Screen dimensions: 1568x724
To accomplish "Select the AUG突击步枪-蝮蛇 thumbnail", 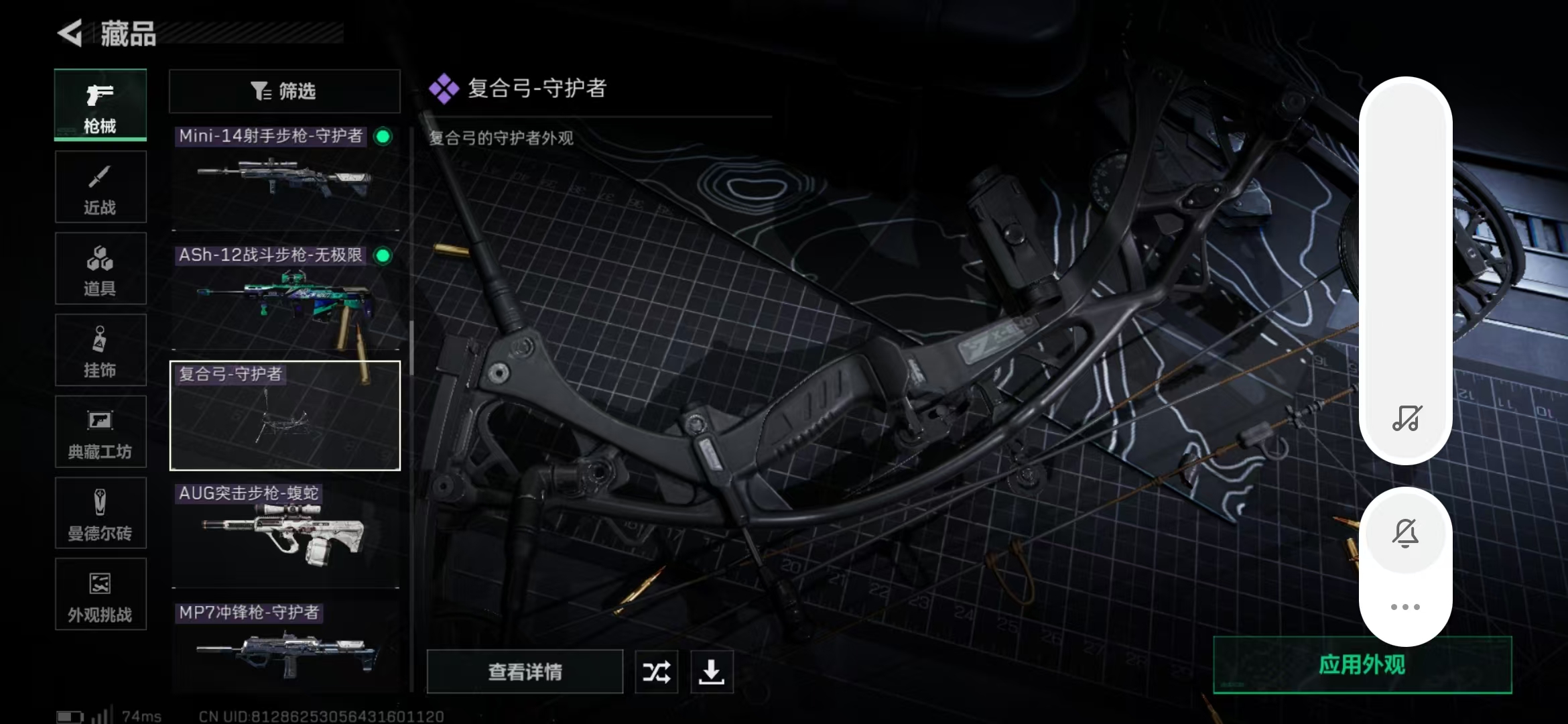I will pos(284,536).
